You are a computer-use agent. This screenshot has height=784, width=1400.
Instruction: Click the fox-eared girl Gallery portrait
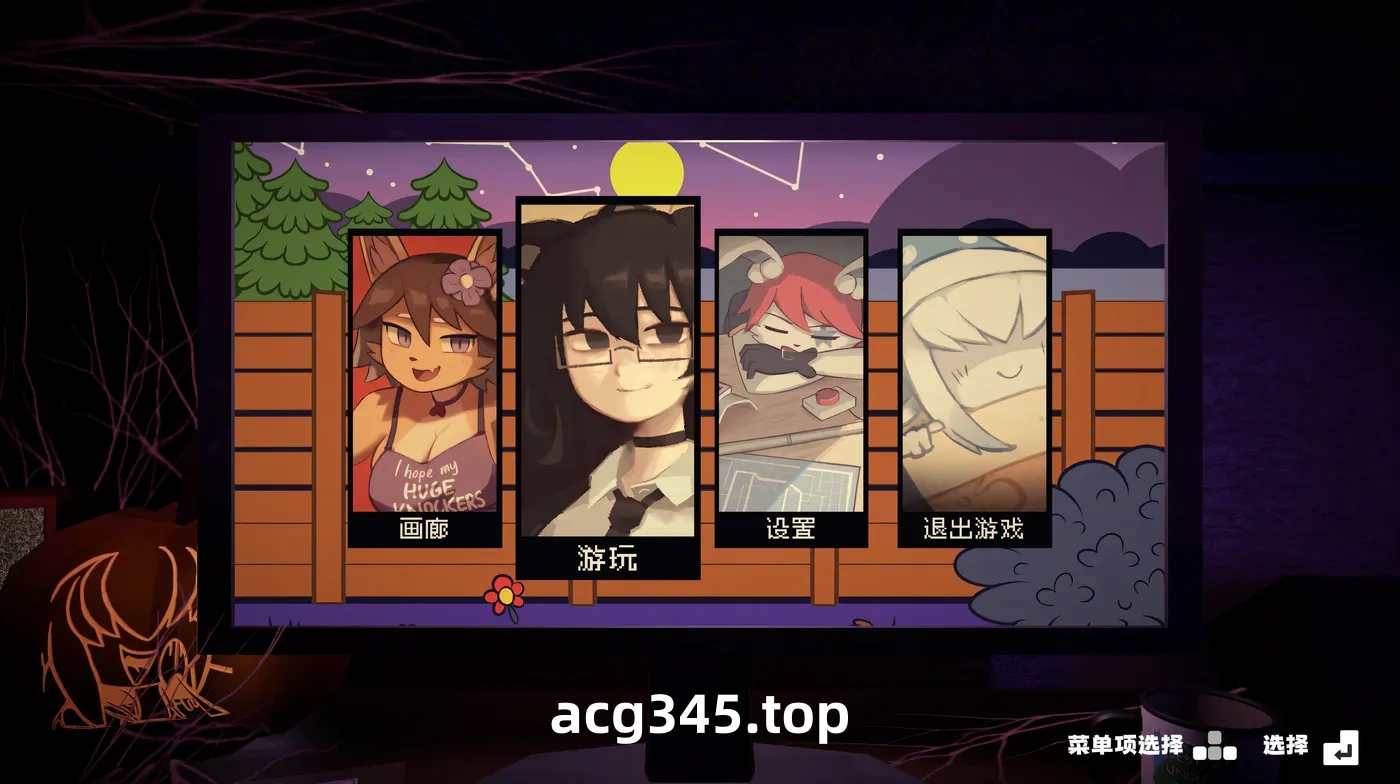pyautogui.click(x=424, y=370)
